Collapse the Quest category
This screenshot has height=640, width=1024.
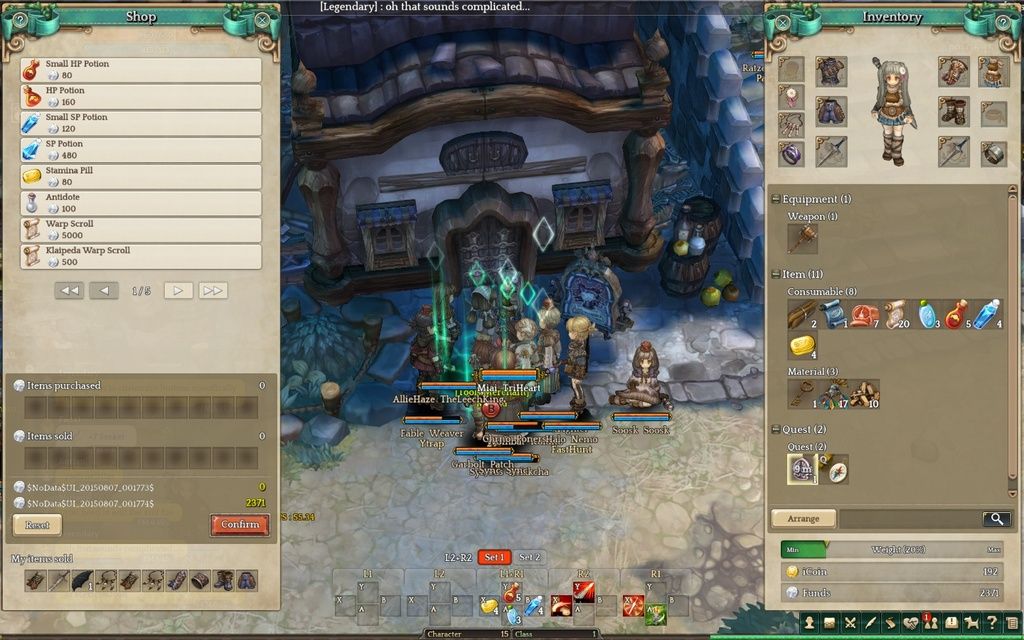coord(775,430)
